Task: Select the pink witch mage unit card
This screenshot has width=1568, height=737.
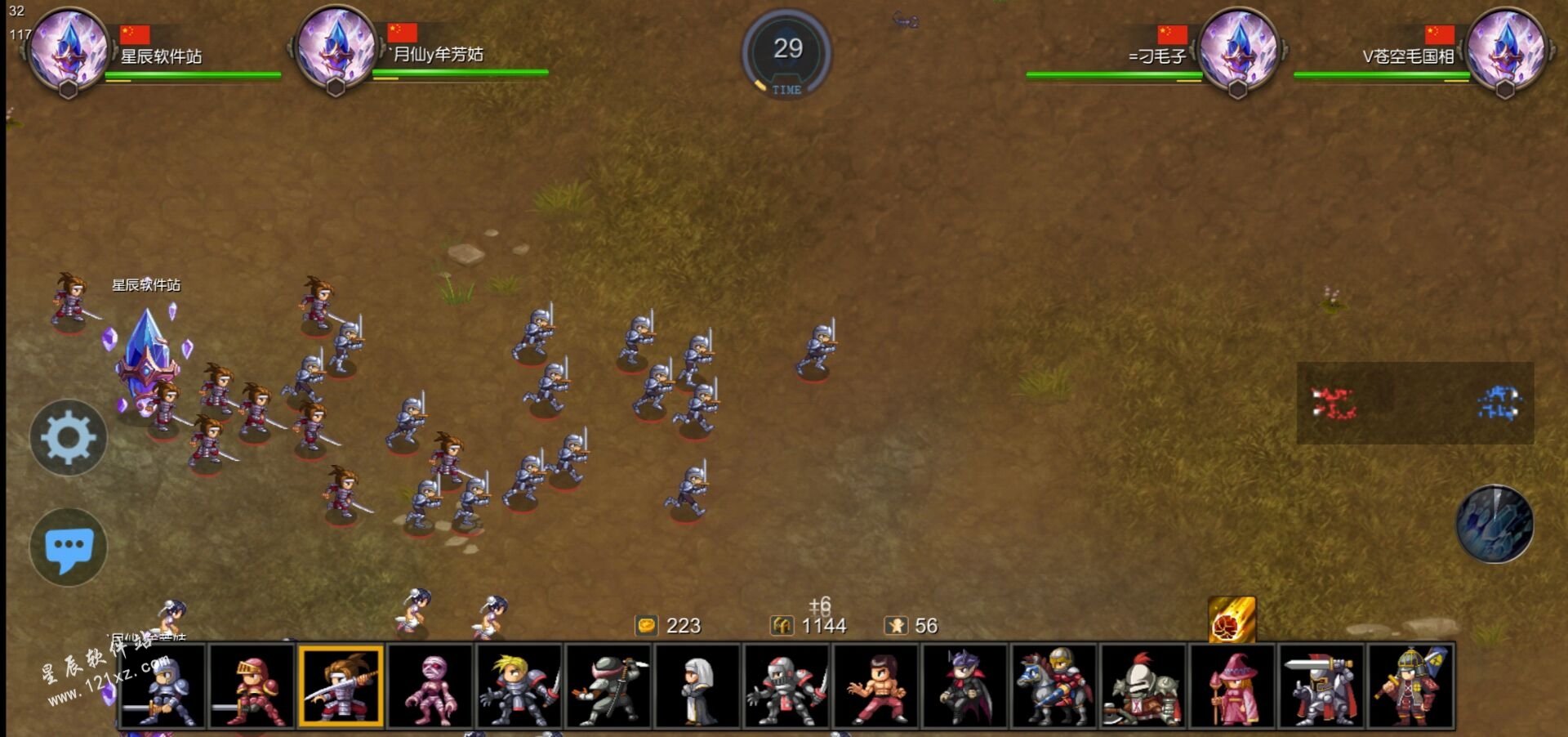Action: 1232,686
